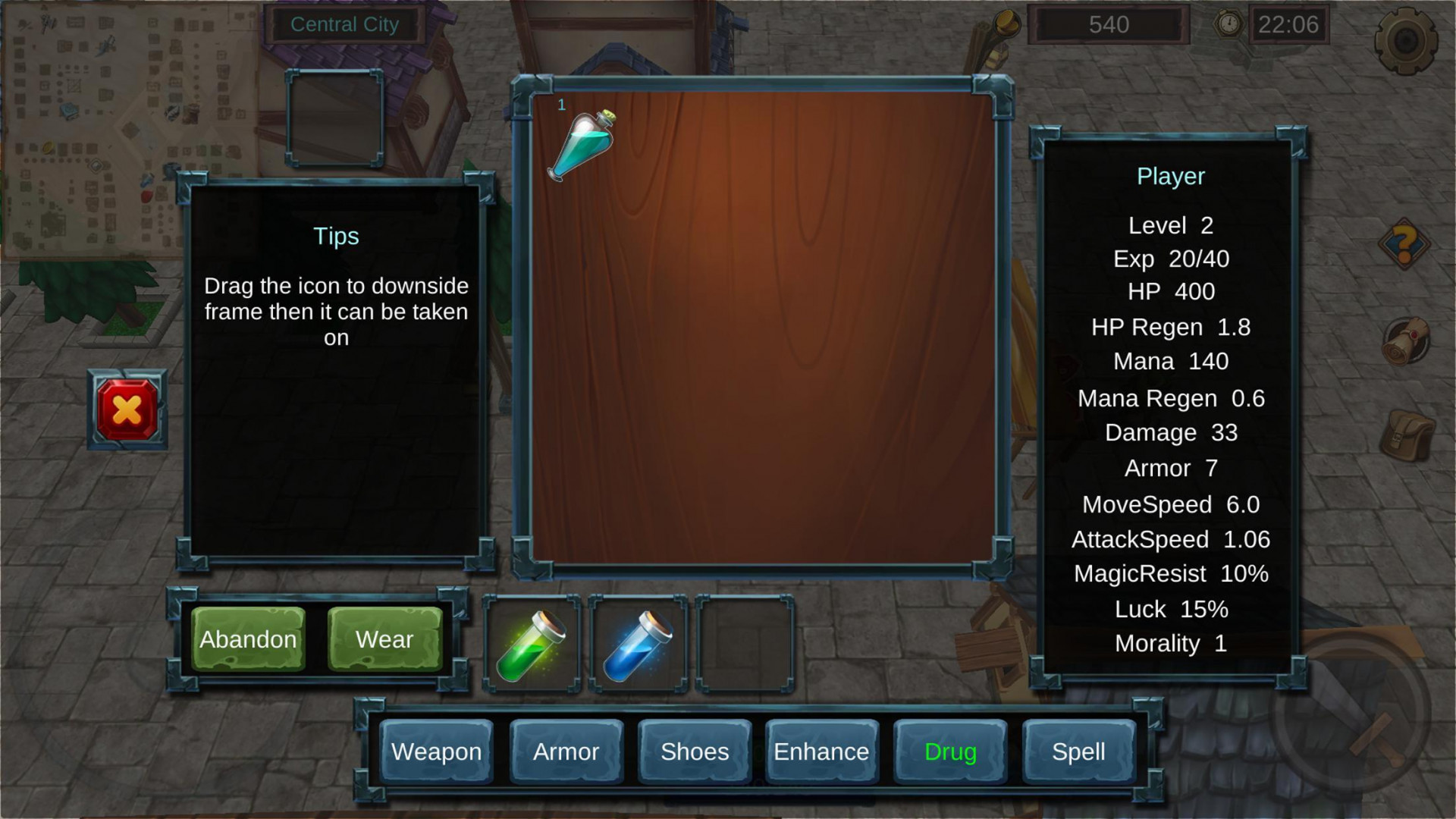The image size is (1456, 819).
Task: Open the Enhance tab
Action: coord(821,752)
